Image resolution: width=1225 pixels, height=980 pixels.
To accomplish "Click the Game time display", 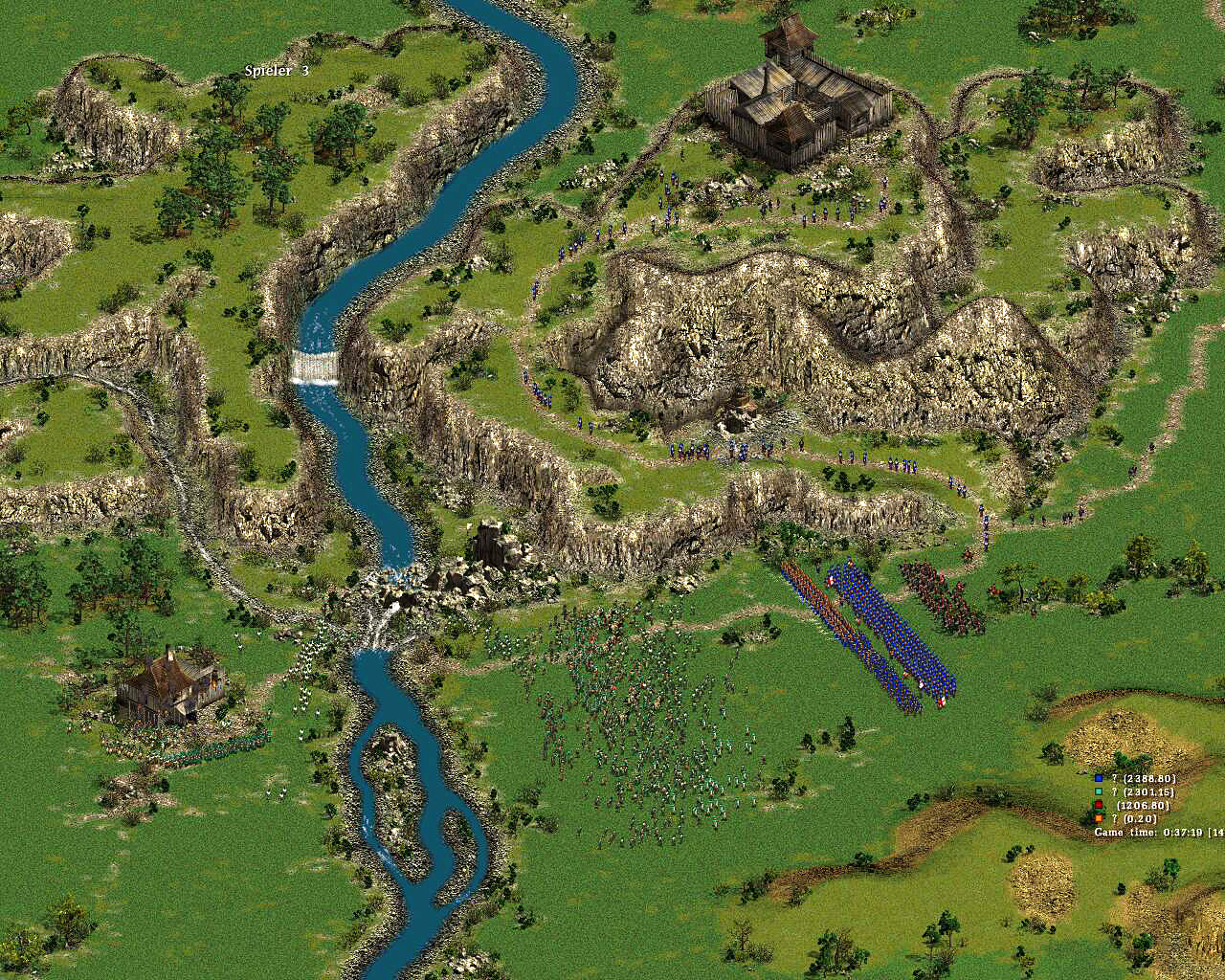I will click(x=1148, y=832).
